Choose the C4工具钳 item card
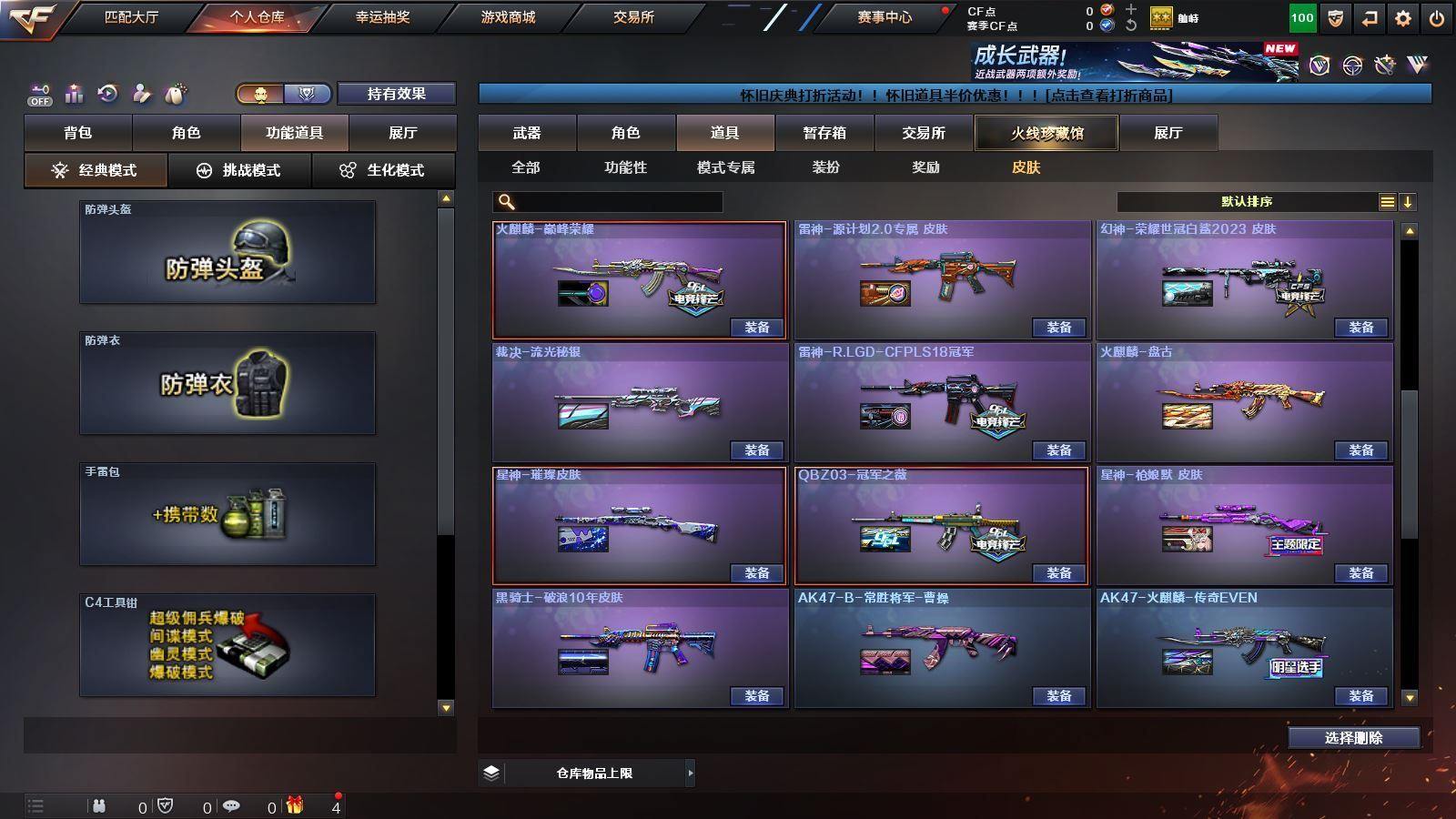Viewport: 1456px width, 819px height. [x=227, y=645]
